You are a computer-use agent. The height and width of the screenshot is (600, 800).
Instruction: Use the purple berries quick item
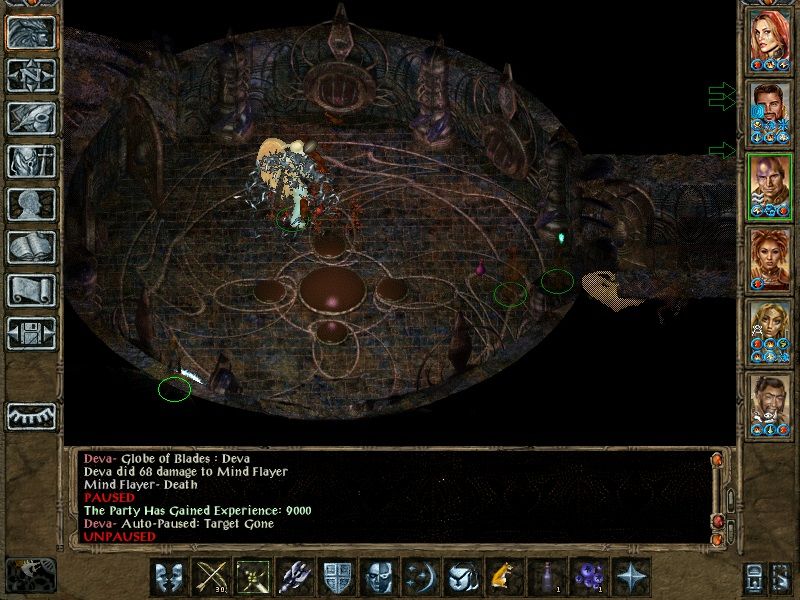[588, 577]
